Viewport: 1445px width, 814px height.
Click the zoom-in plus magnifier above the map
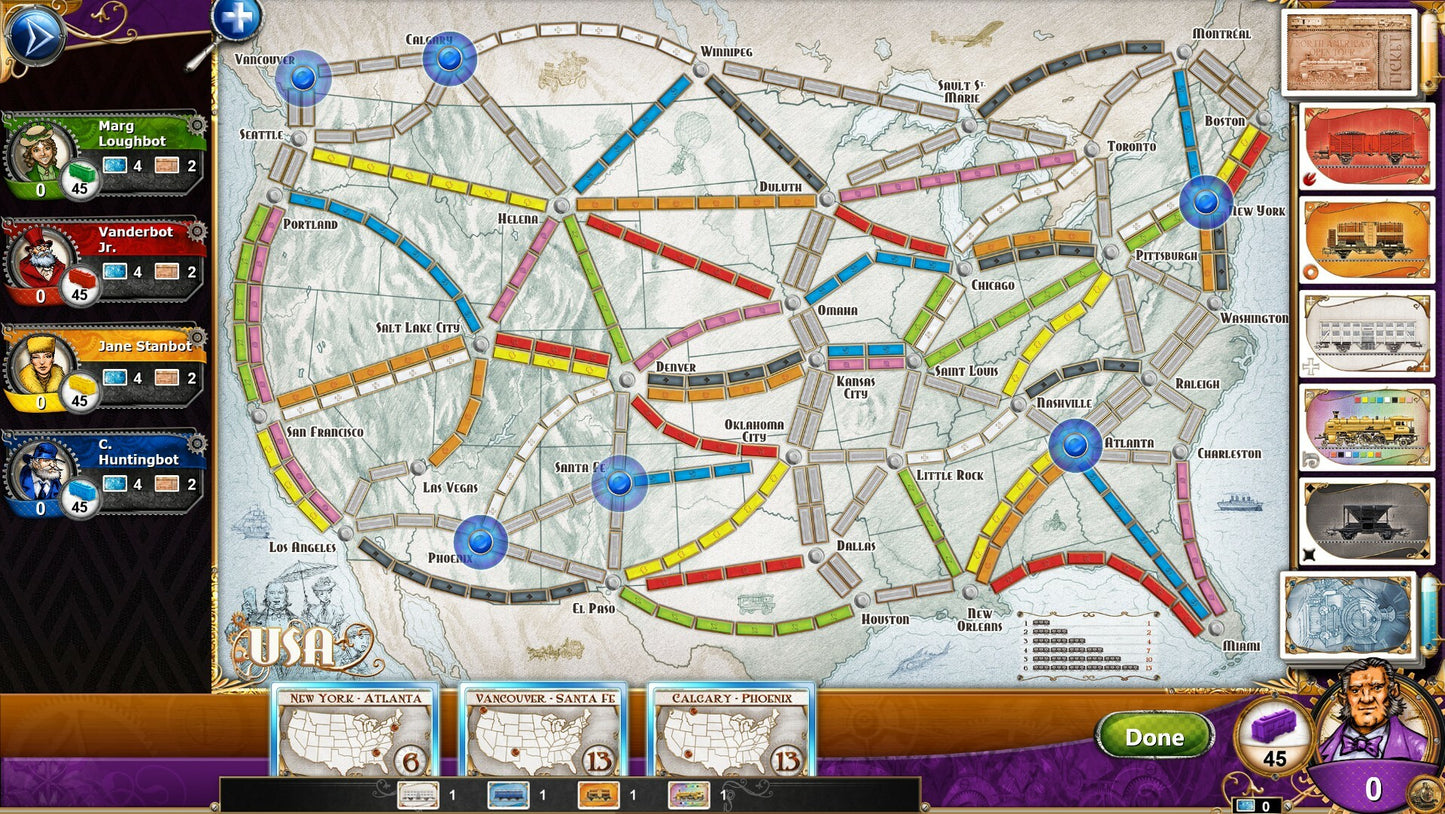[x=236, y=16]
